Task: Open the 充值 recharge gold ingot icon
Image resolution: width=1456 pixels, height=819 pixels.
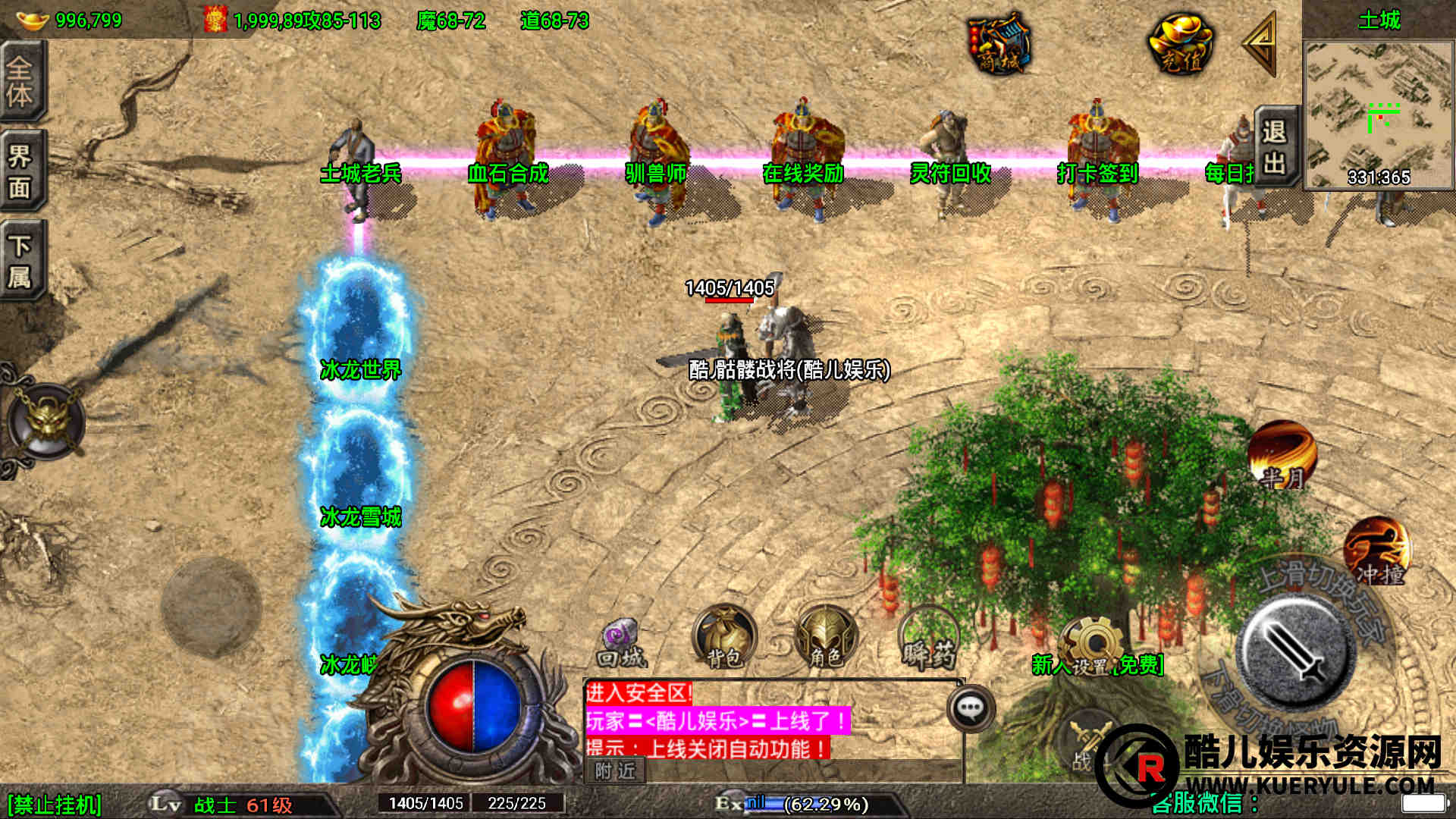Action: coord(1180,44)
